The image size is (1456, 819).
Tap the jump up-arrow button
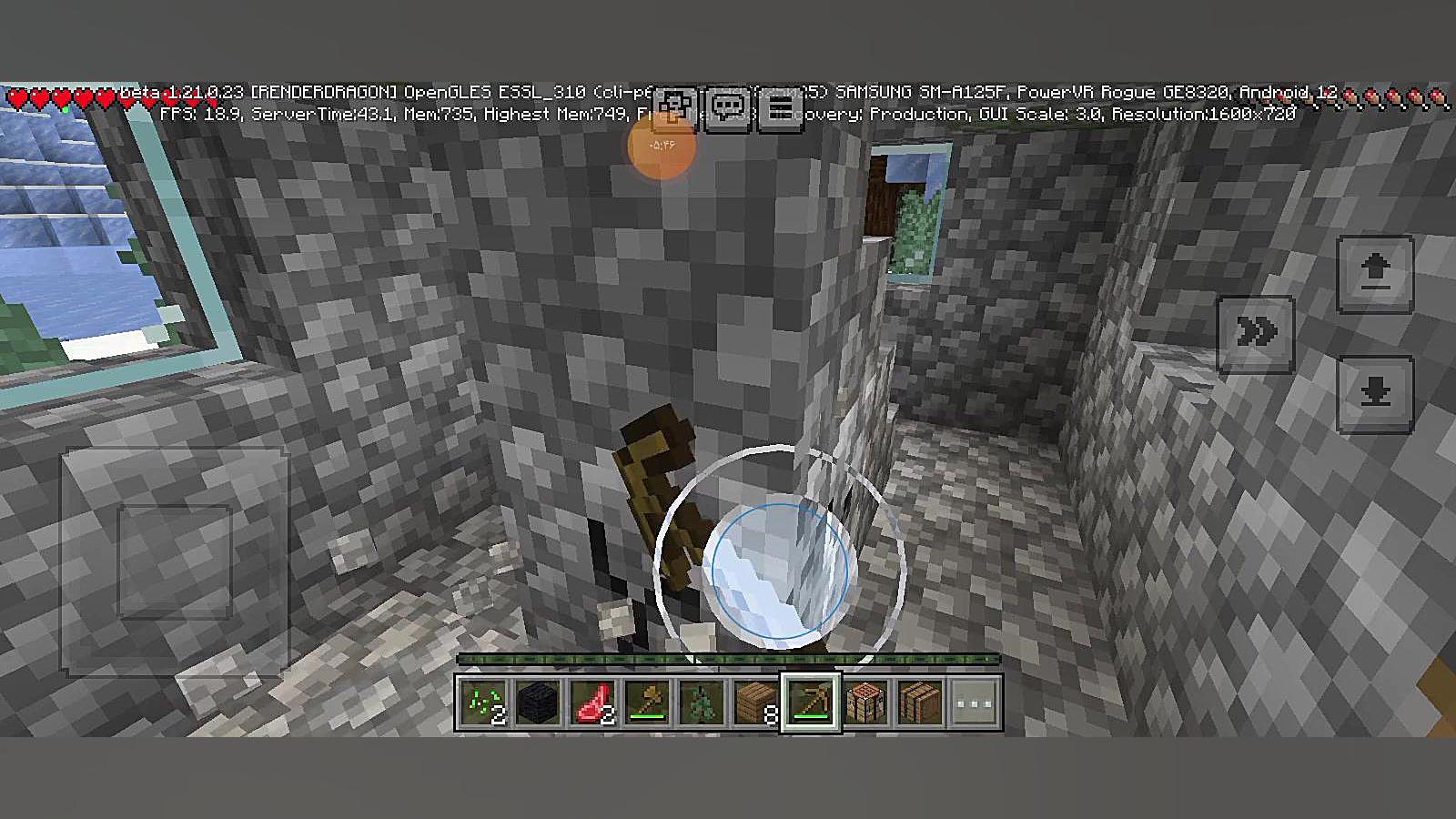pyautogui.click(x=1375, y=273)
